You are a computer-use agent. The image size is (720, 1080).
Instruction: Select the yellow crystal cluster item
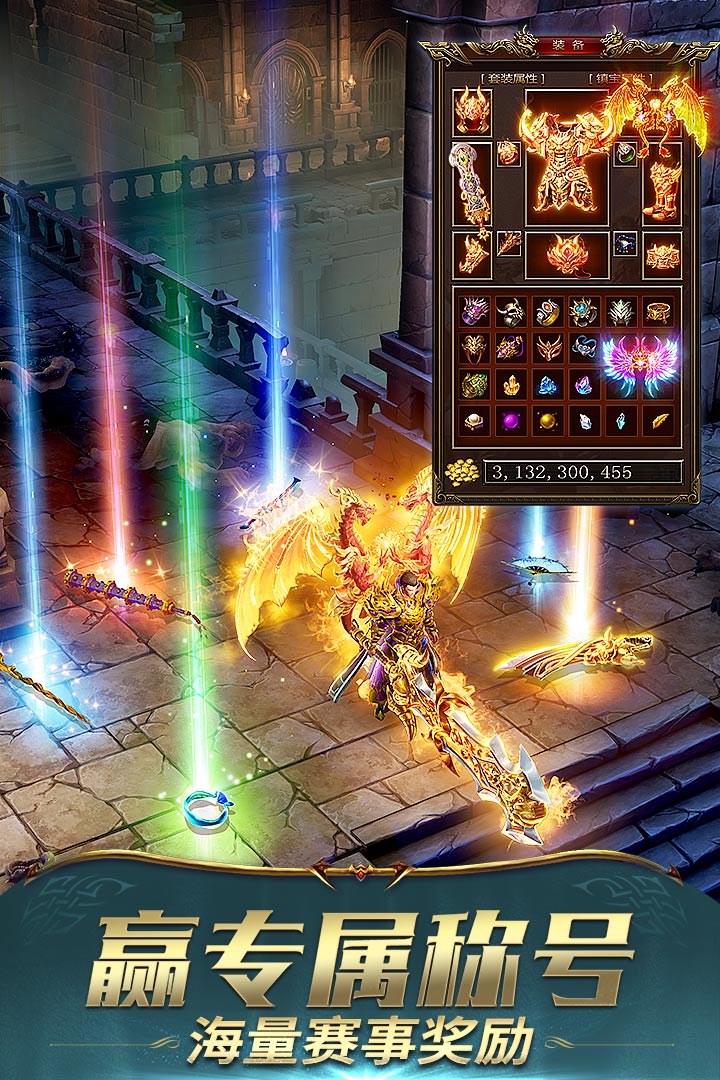click(511, 384)
